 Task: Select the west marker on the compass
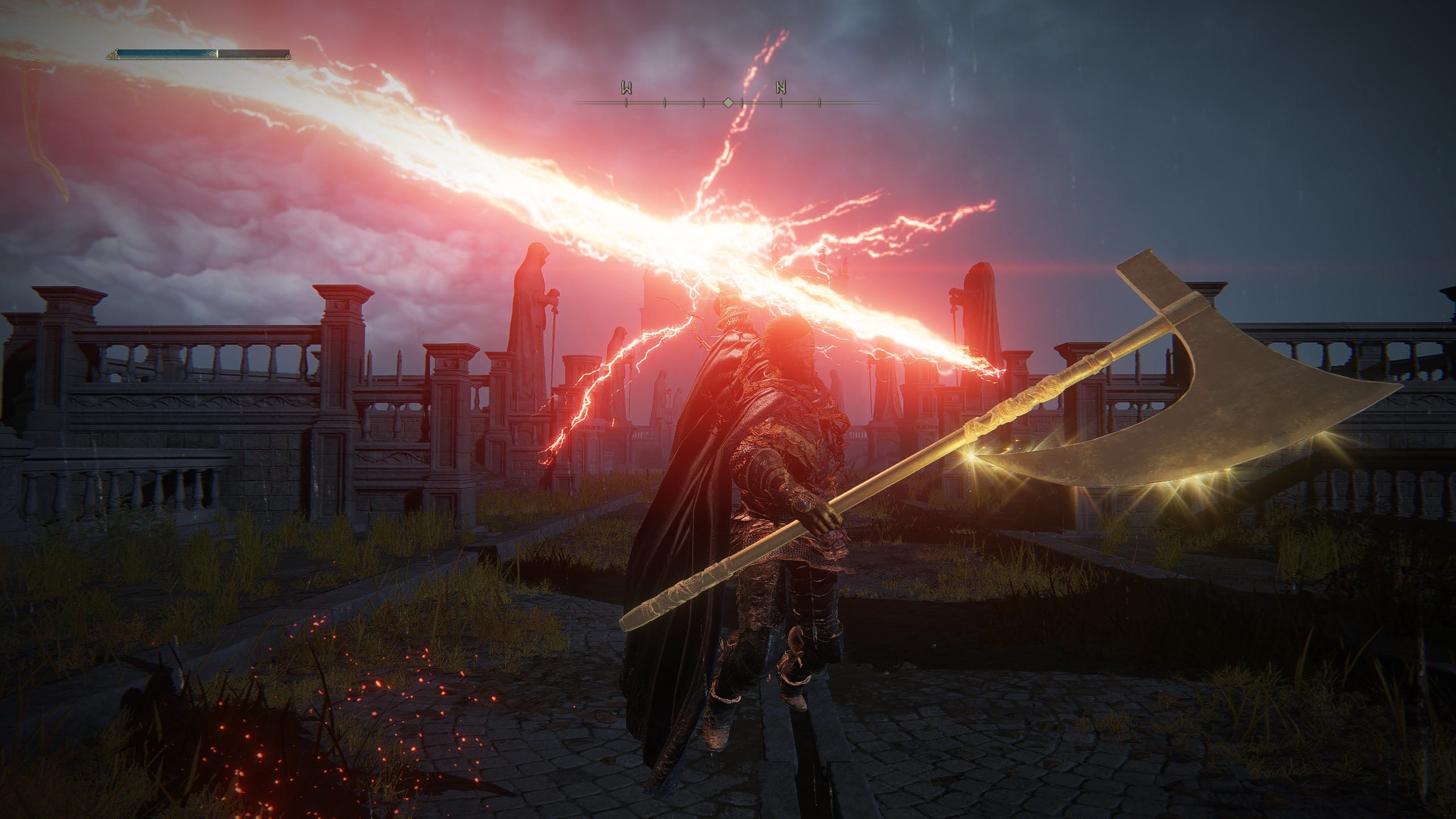pyautogui.click(x=626, y=88)
